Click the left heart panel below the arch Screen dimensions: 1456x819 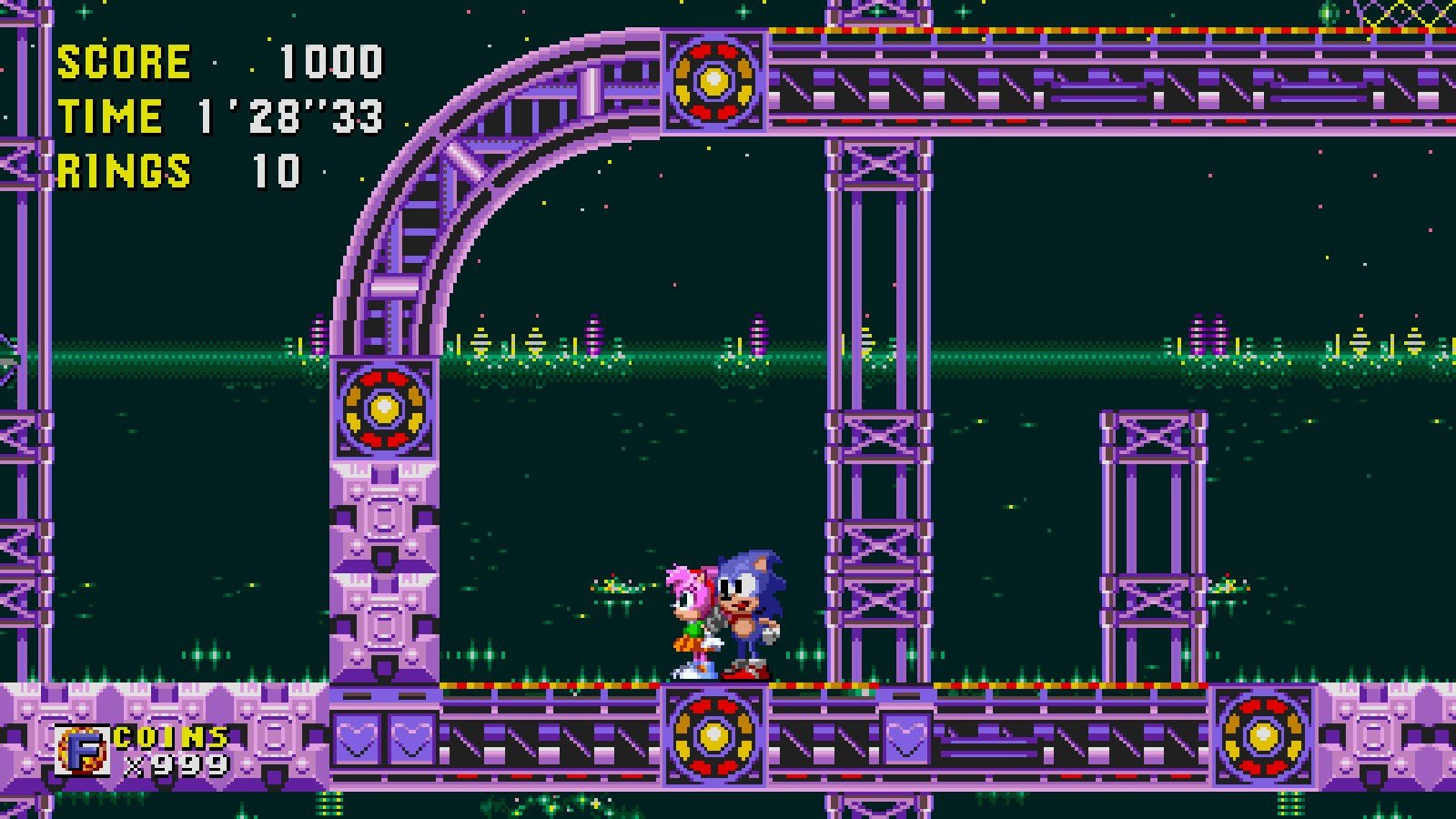pos(358,737)
